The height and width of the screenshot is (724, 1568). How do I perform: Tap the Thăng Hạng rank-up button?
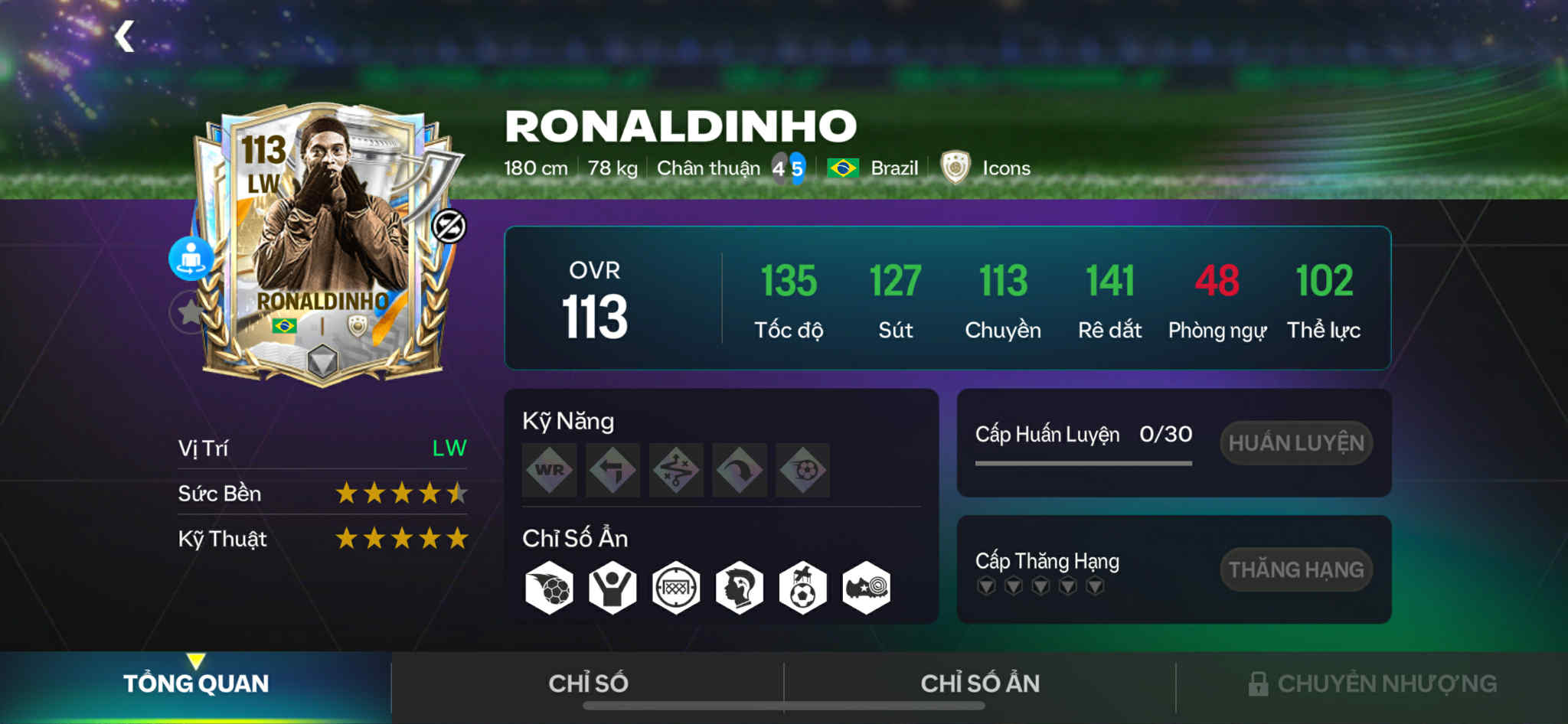click(1295, 569)
